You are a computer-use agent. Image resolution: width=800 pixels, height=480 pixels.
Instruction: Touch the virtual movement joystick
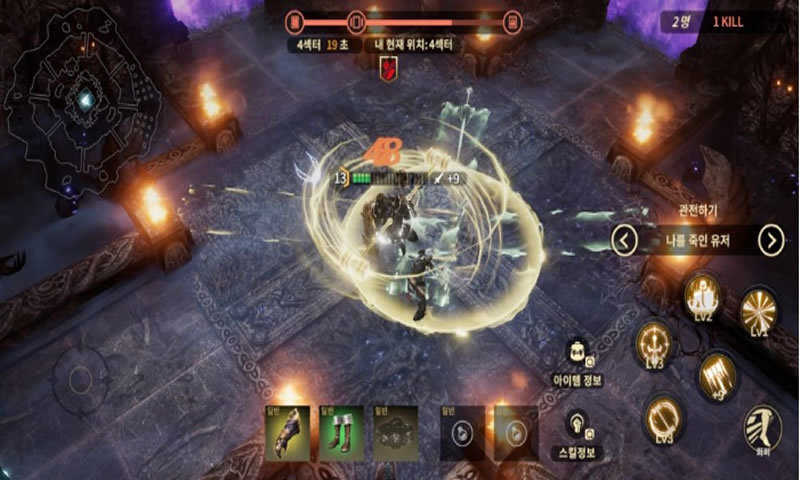[x=81, y=379]
